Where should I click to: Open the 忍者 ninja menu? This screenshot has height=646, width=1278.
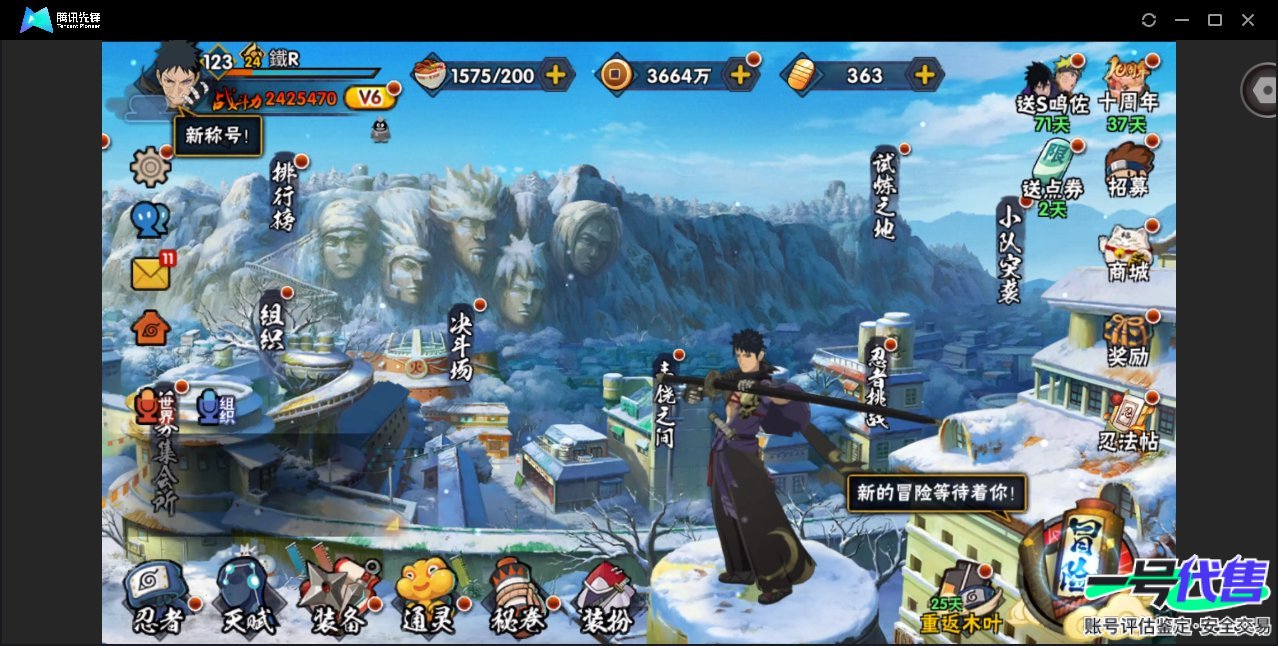pos(158,598)
